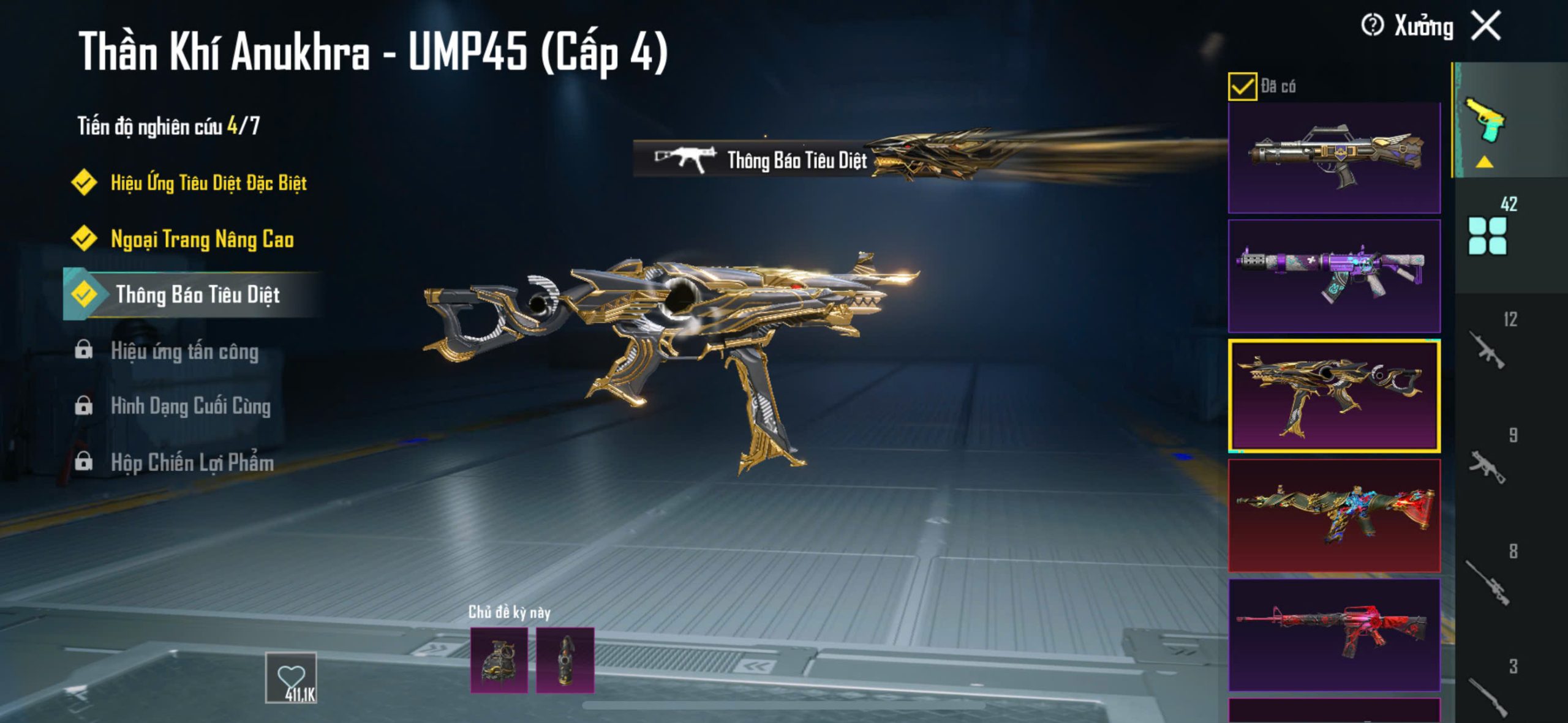Select the Thông Báo Tiêu Diệt entry
This screenshot has height=723, width=1568.
pyautogui.click(x=197, y=295)
